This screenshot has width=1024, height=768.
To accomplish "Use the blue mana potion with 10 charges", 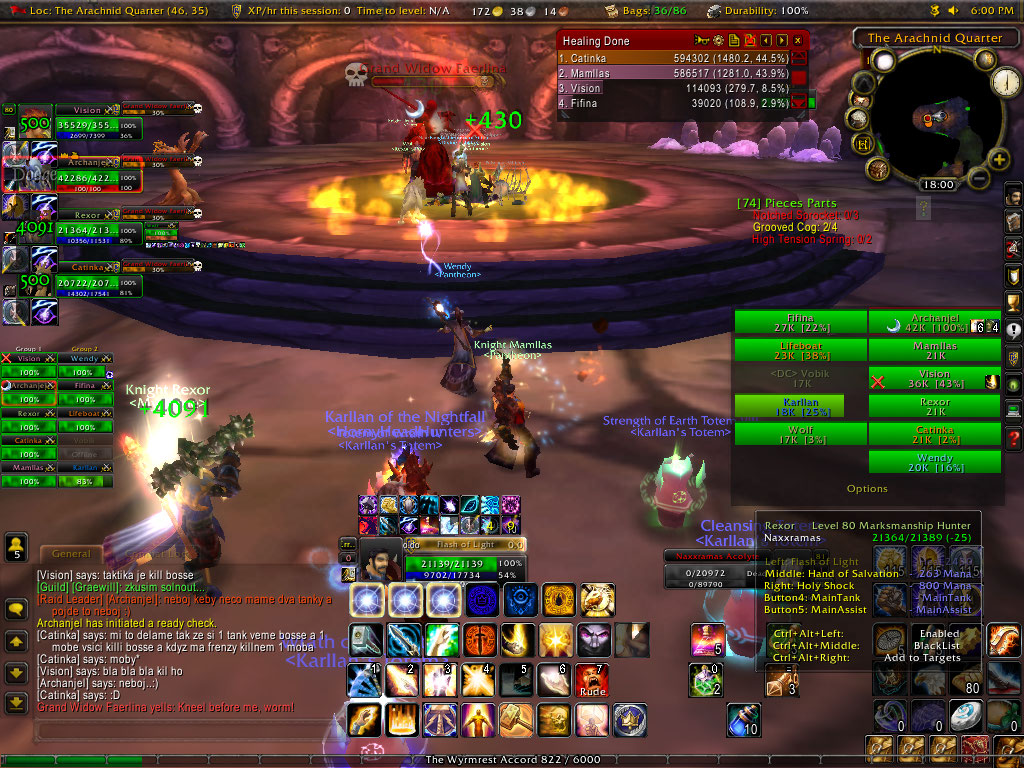I will pyautogui.click(x=741, y=721).
